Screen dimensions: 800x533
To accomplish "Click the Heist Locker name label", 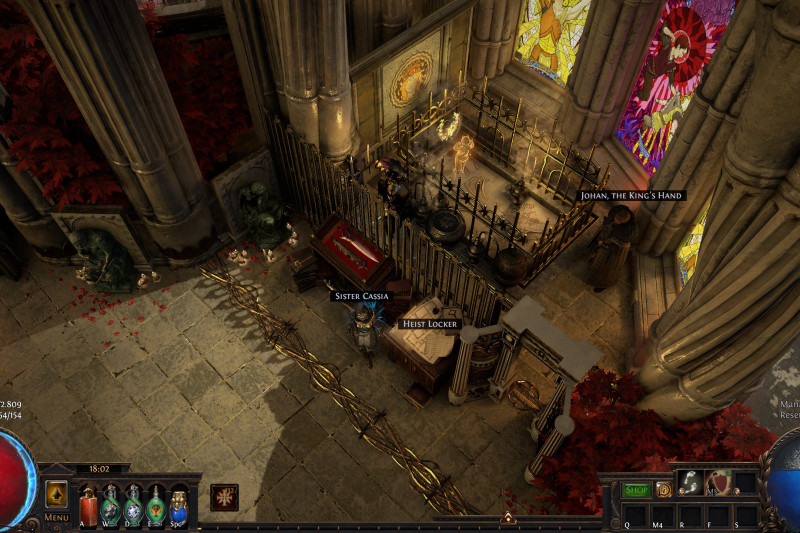I will pyautogui.click(x=428, y=324).
